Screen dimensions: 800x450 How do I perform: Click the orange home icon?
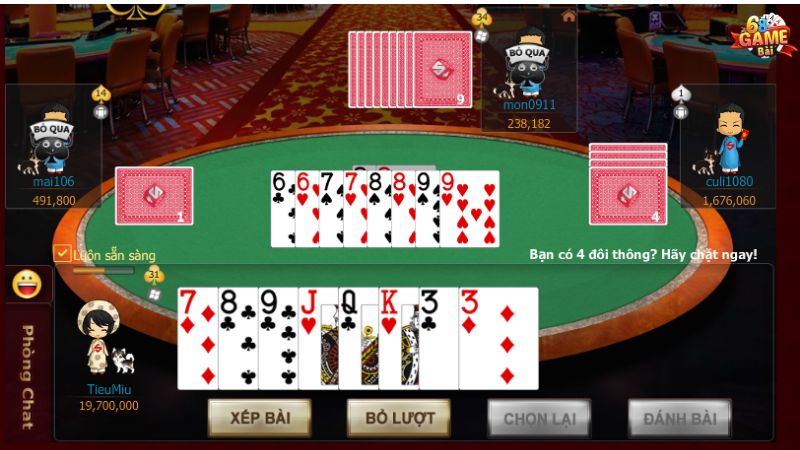point(568,15)
